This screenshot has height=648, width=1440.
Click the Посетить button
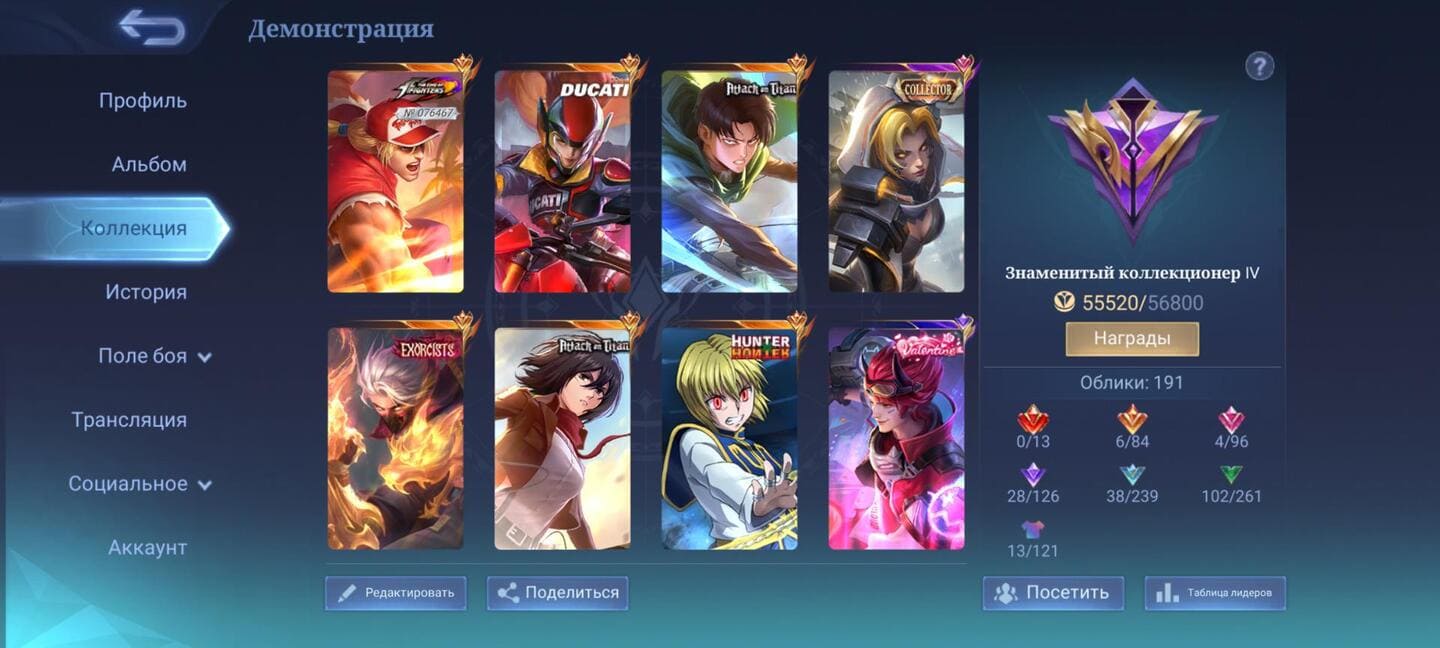point(1053,593)
